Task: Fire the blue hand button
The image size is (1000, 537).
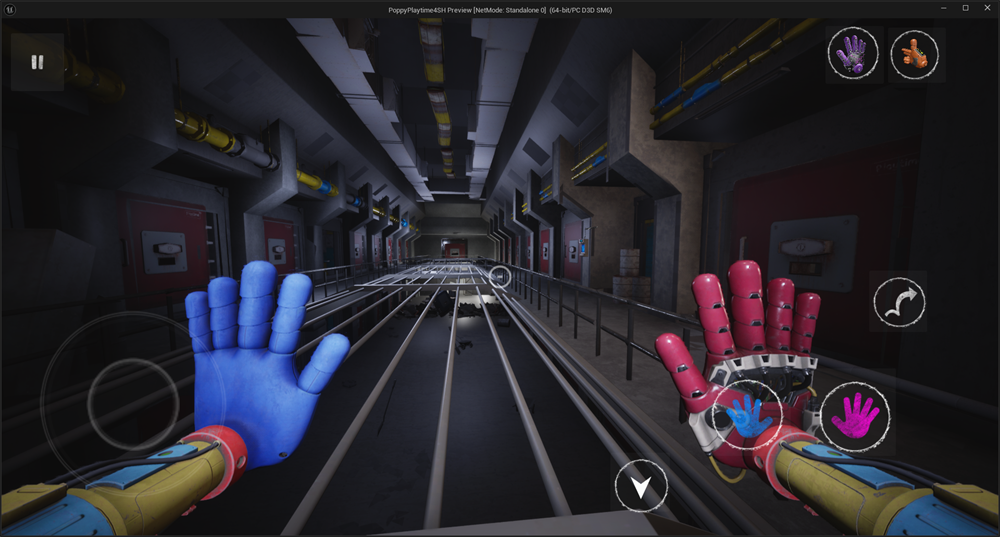Action: [x=748, y=415]
